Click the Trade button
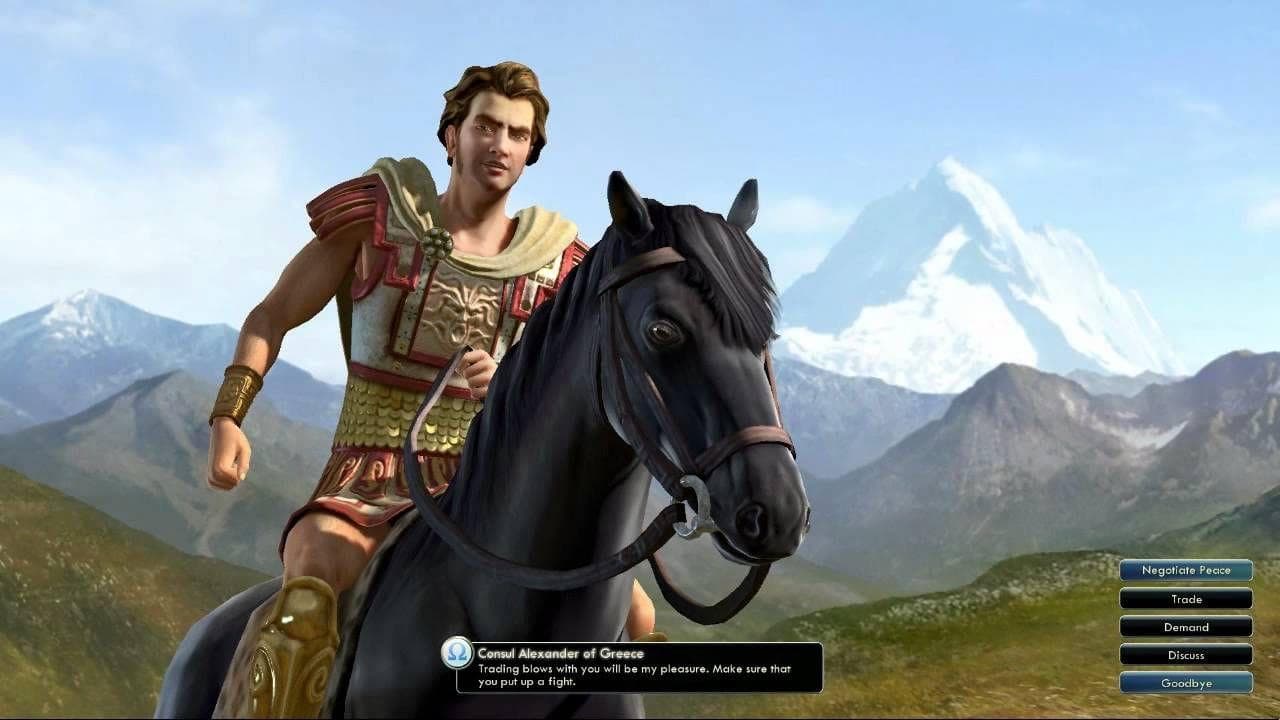 tap(1186, 599)
